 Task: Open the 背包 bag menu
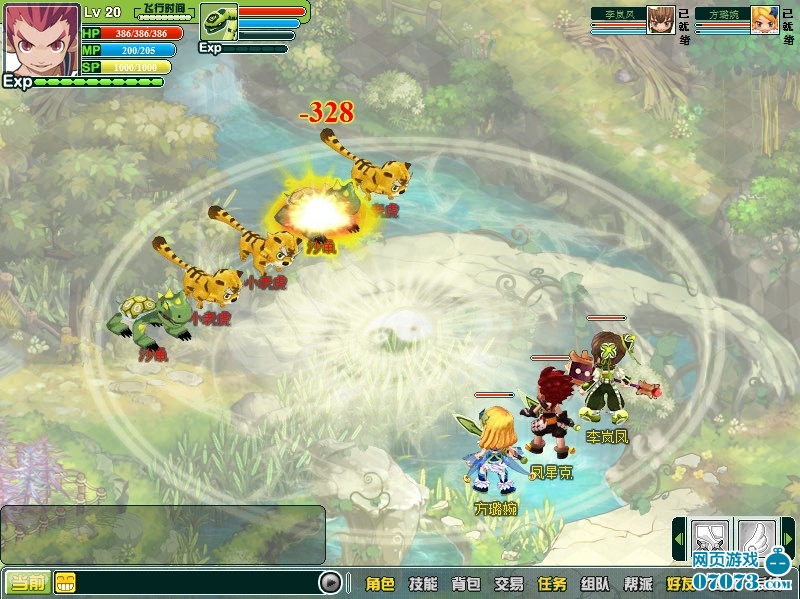(x=466, y=584)
